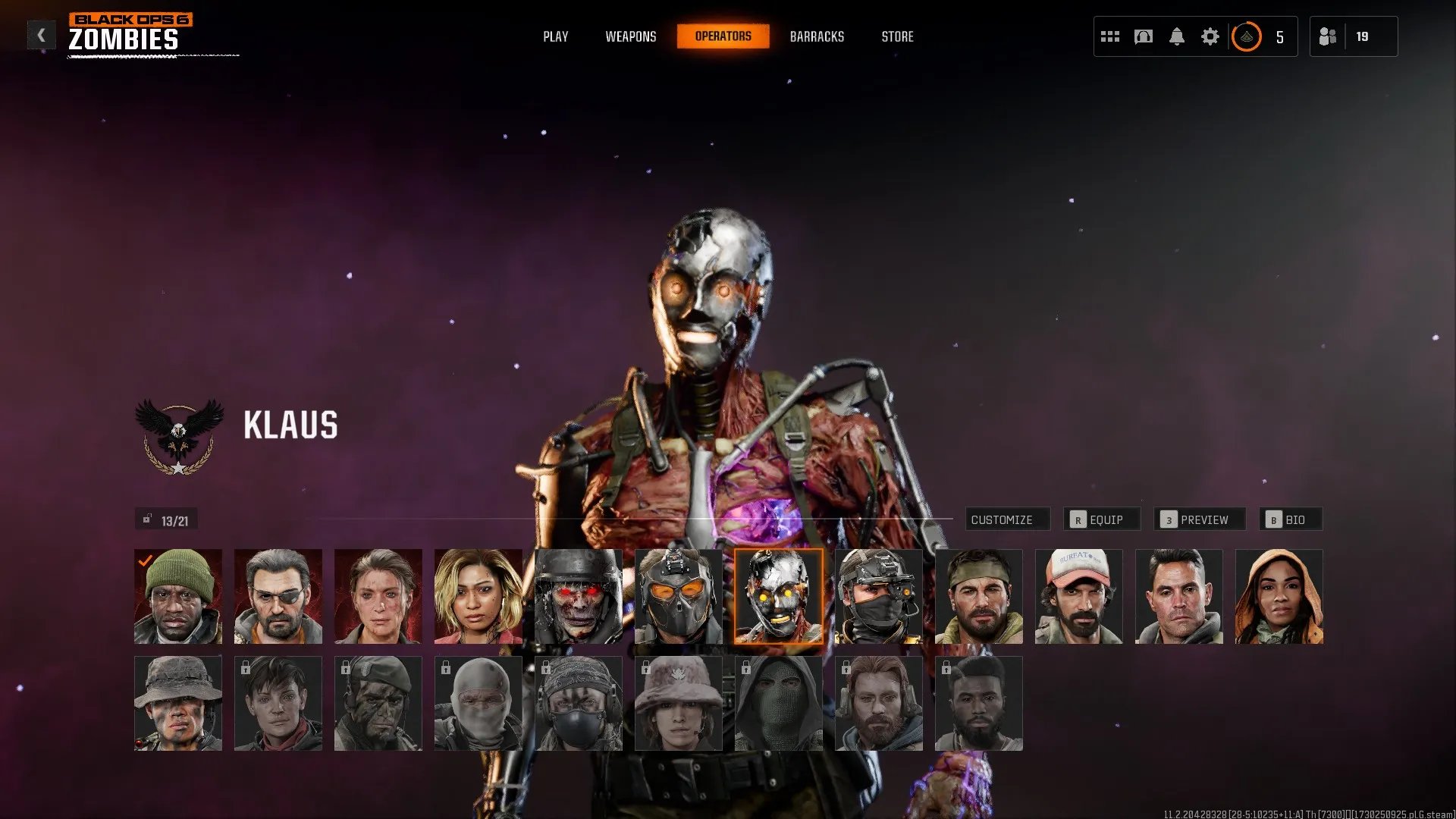This screenshot has height=819, width=1456.
Task: Select the operator with the green beanie
Action: pos(178,597)
